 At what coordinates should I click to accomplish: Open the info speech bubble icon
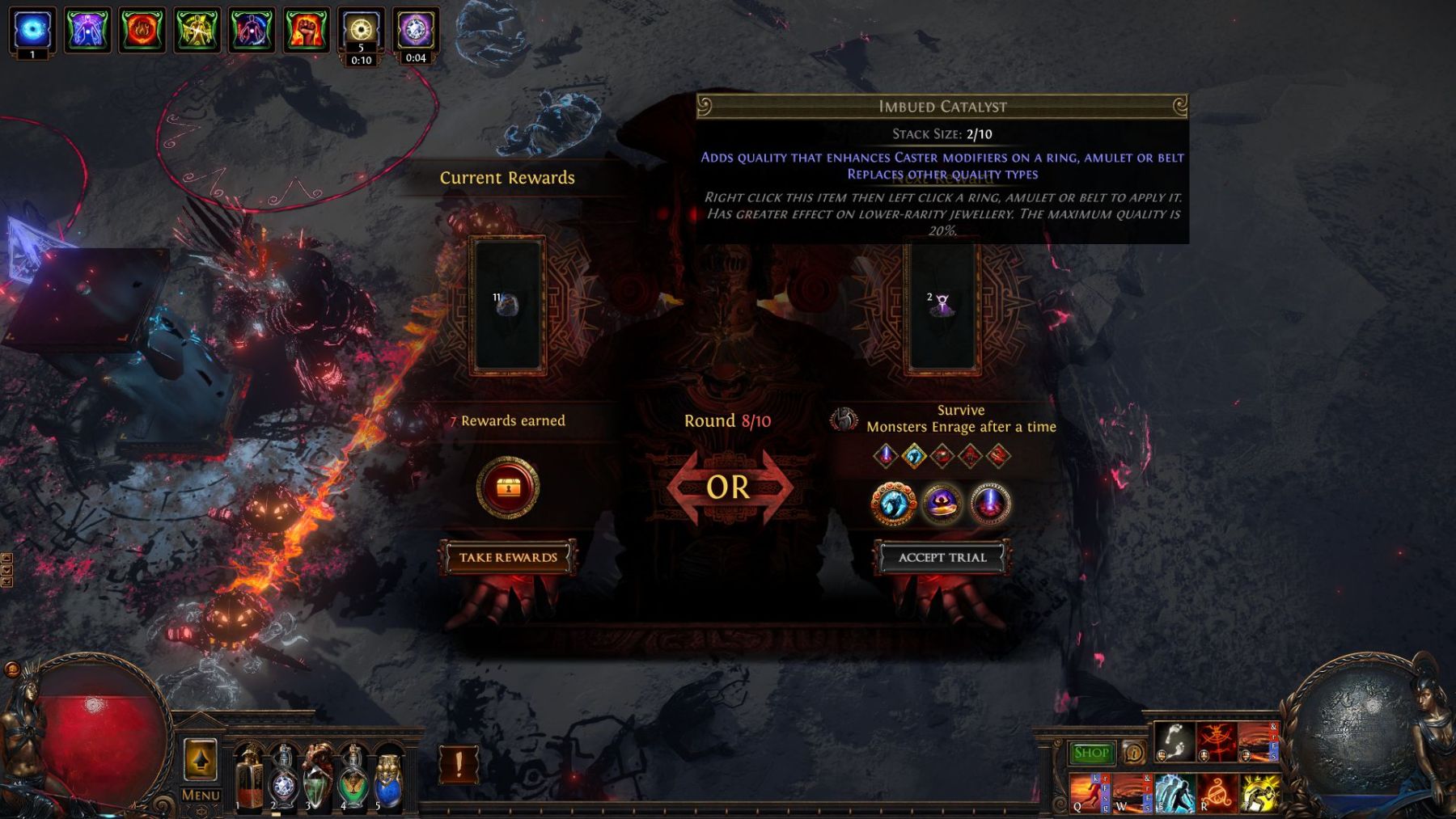pos(1134,754)
